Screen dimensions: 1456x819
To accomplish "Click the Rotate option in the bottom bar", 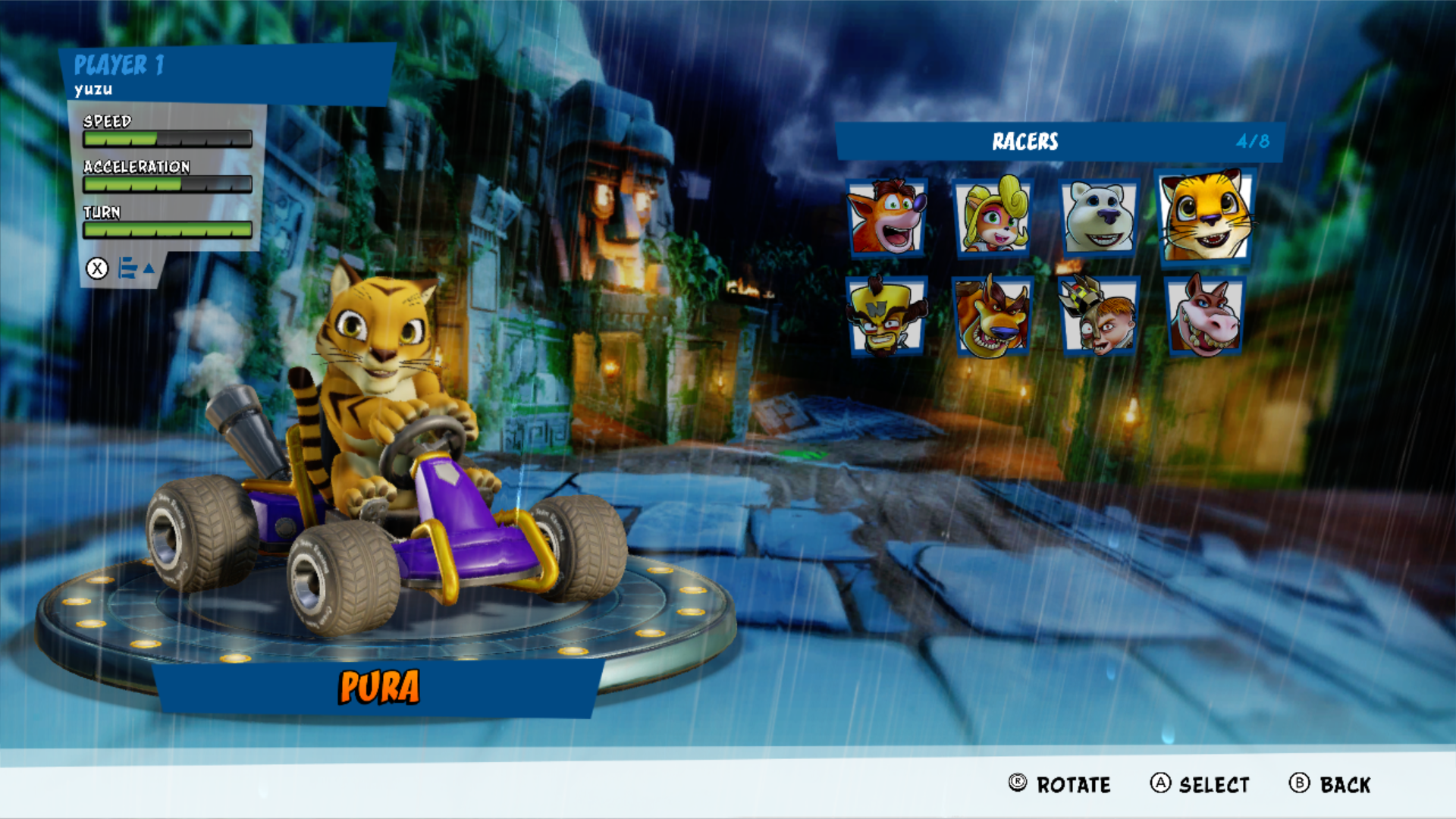I will [x=1059, y=784].
